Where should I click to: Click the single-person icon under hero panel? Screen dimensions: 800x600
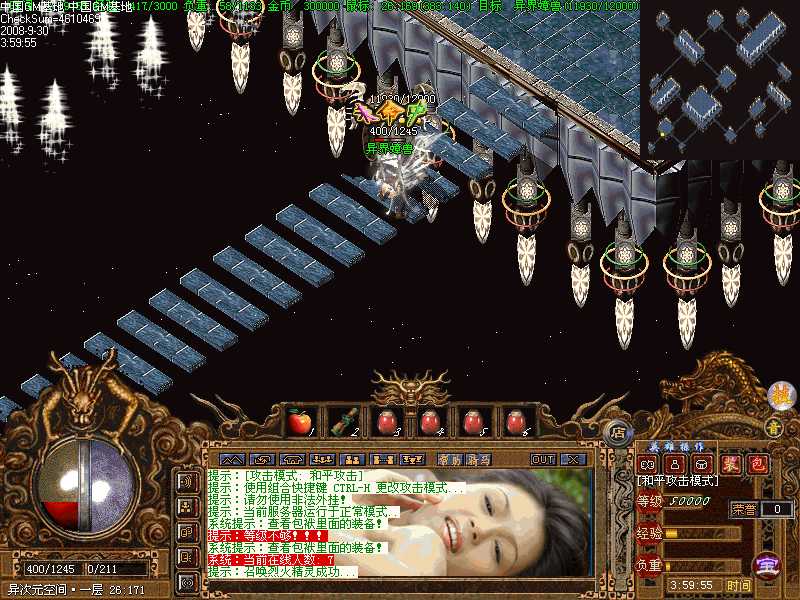click(675, 464)
